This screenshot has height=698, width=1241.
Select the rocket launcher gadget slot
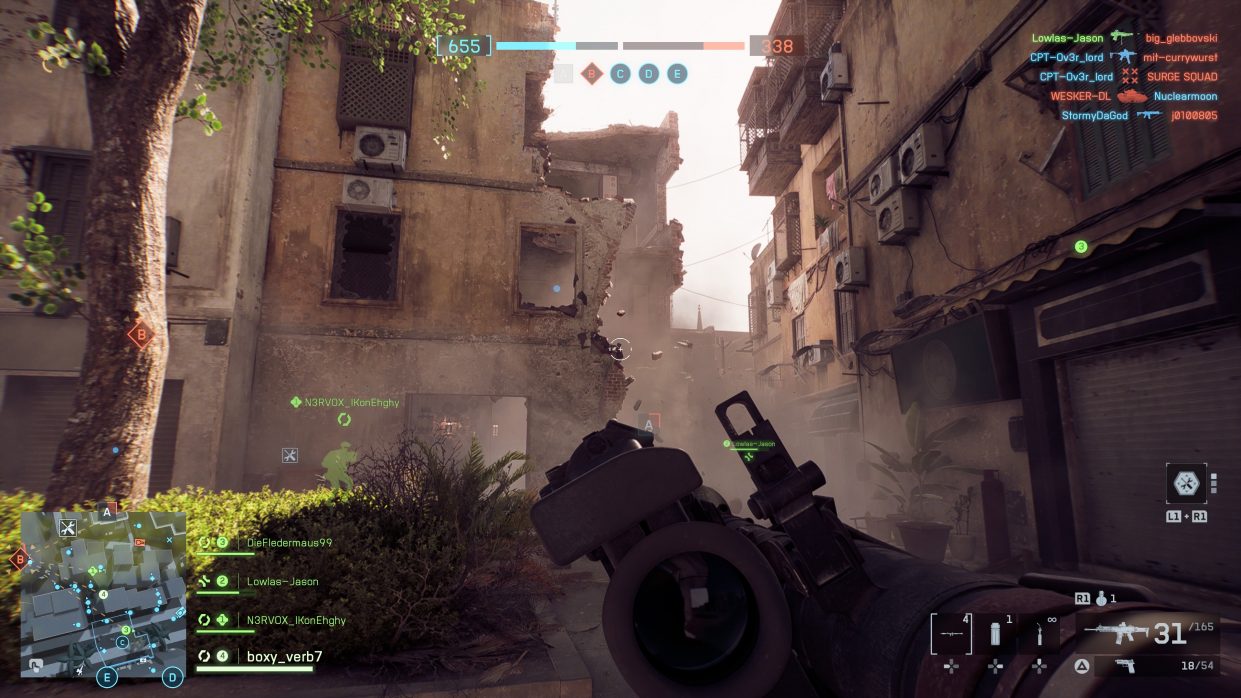point(951,634)
